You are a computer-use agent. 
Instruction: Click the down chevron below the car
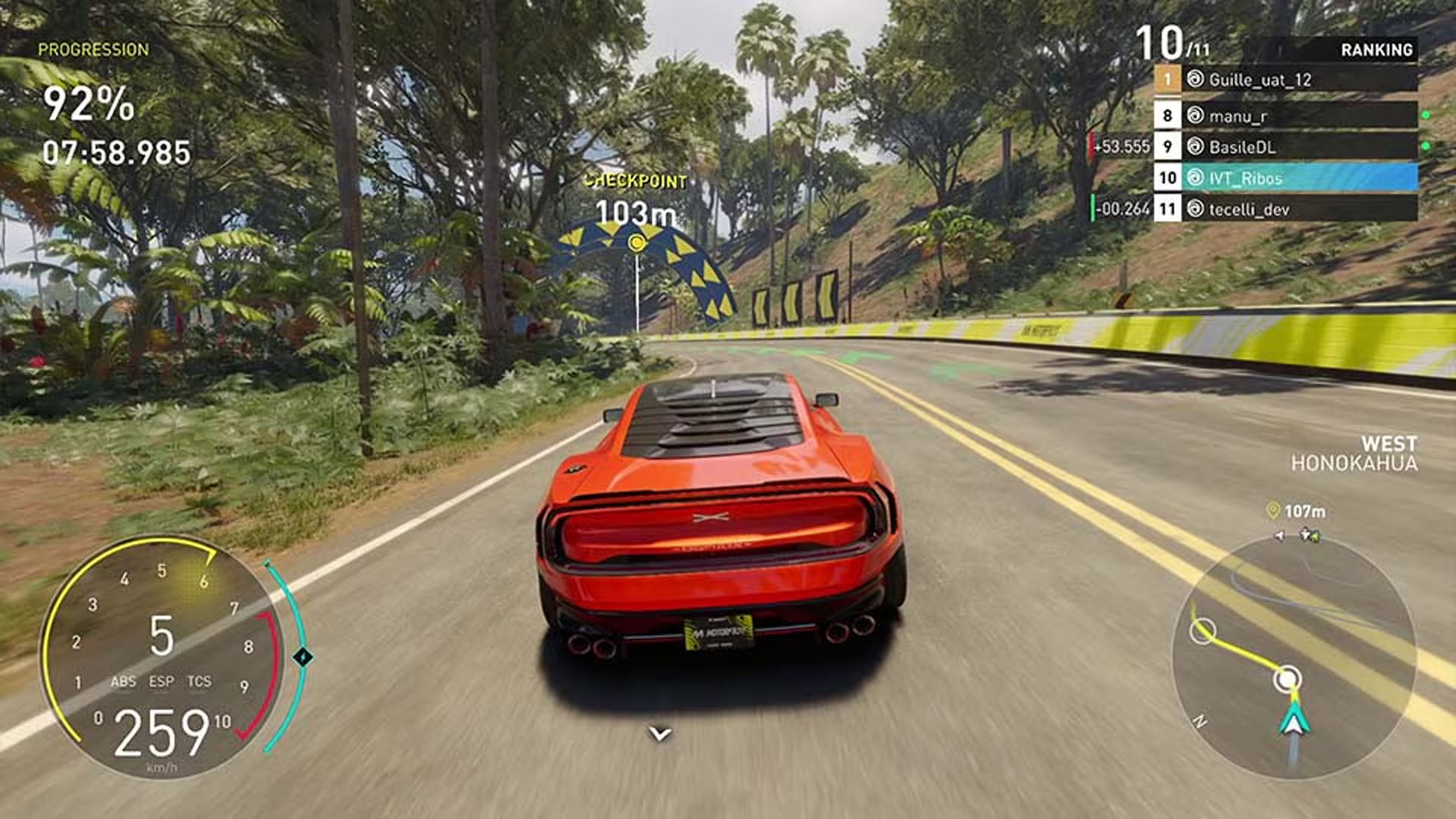(660, 733)
